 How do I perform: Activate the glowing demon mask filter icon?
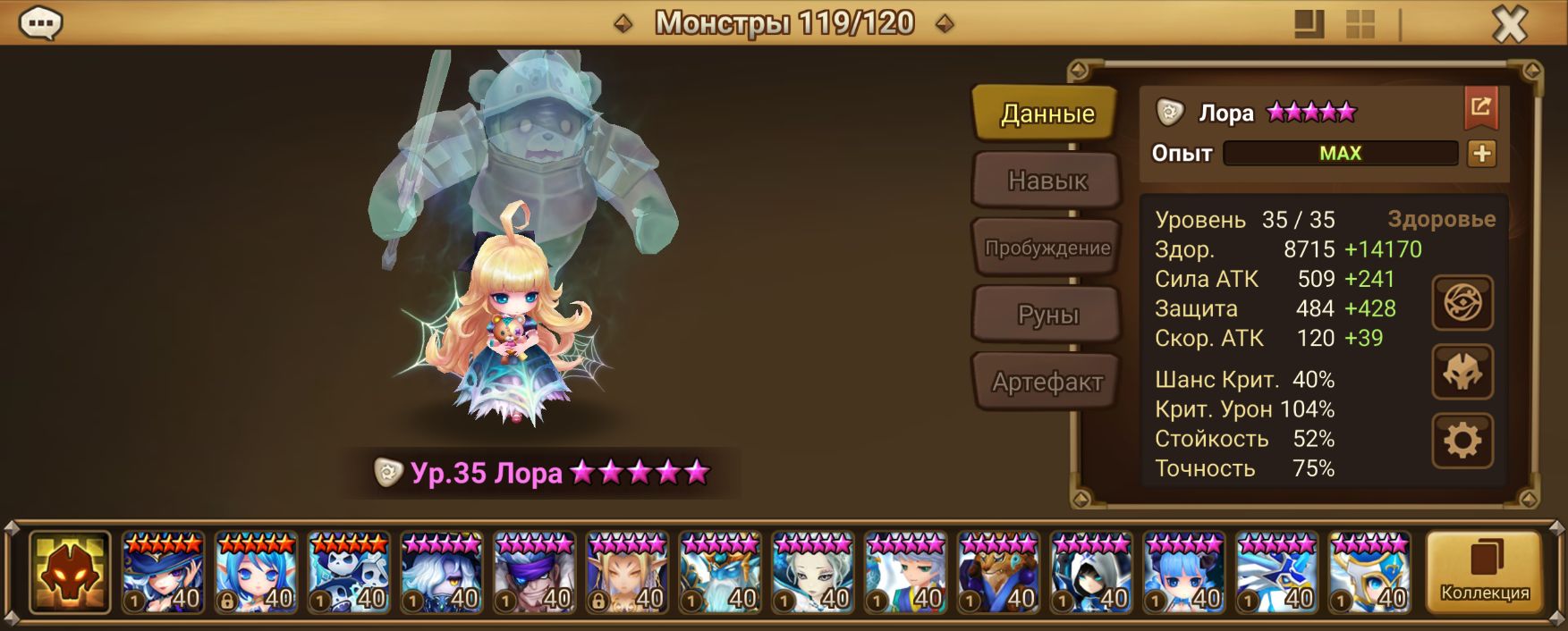(x=70, y=573)
